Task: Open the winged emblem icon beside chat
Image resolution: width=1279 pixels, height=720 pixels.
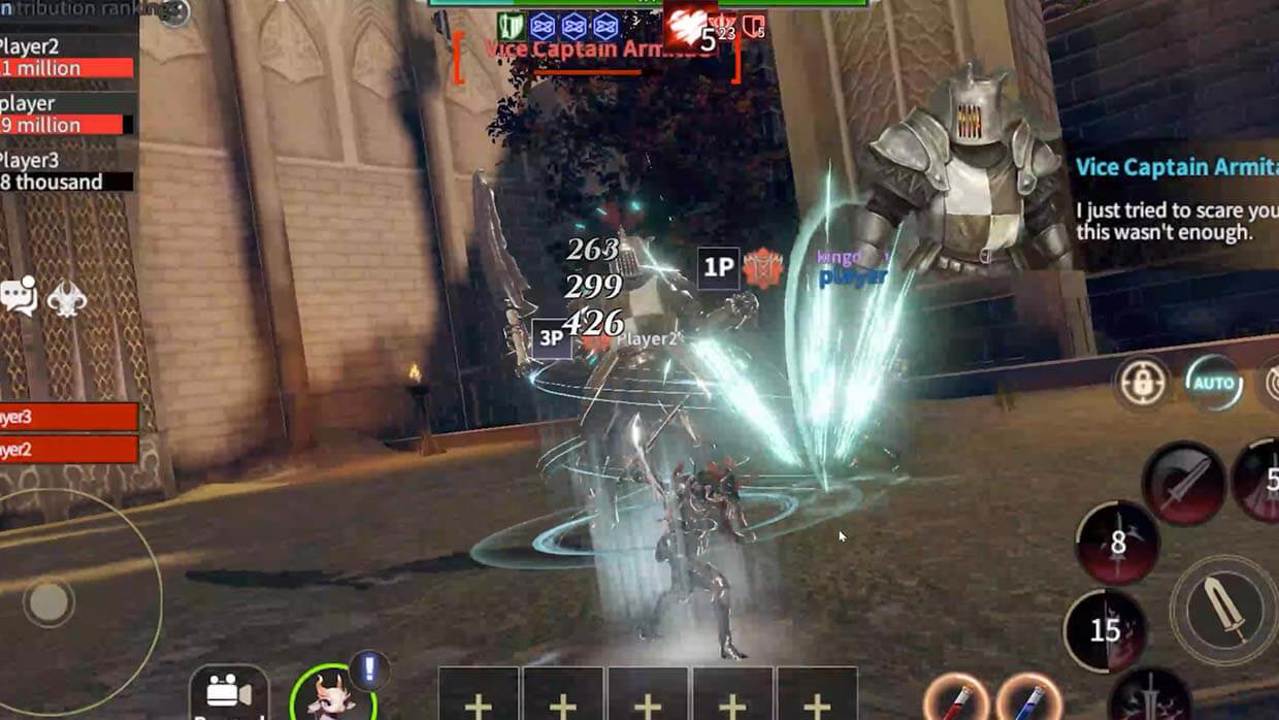Action: click(x=67, y=298)
